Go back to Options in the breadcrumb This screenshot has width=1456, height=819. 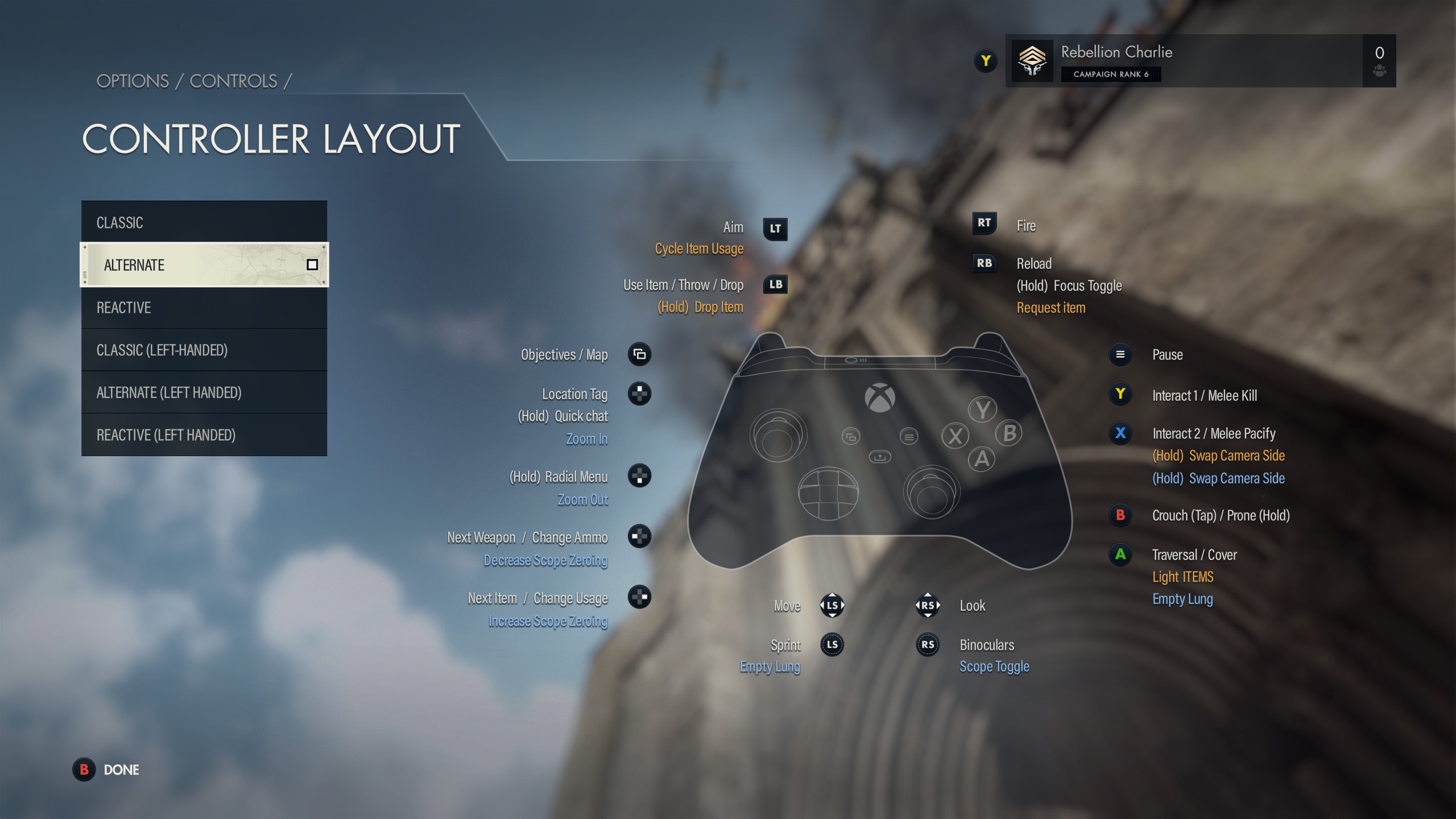[133, 81]
